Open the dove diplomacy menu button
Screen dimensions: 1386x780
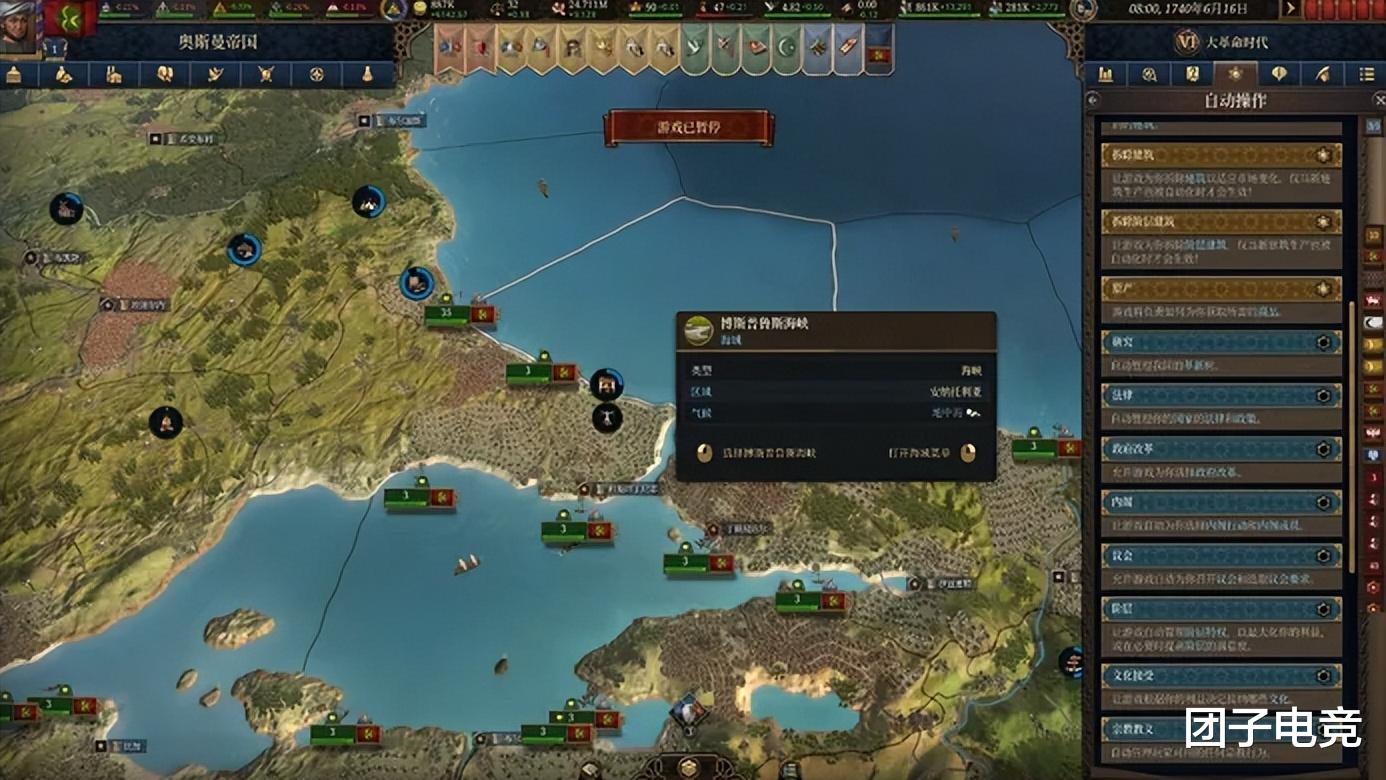point(215,75)
